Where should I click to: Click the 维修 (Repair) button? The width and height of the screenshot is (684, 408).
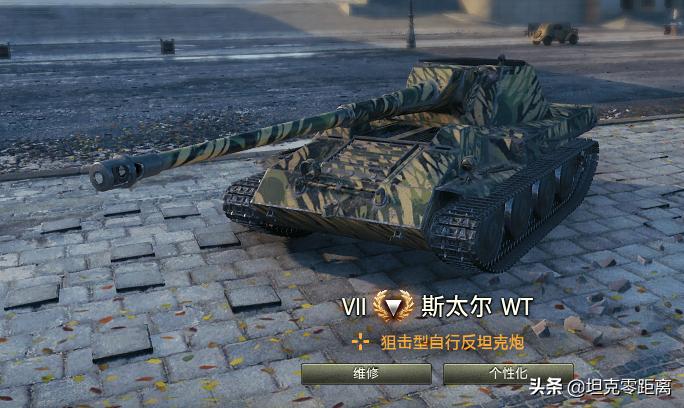(366, 374)
